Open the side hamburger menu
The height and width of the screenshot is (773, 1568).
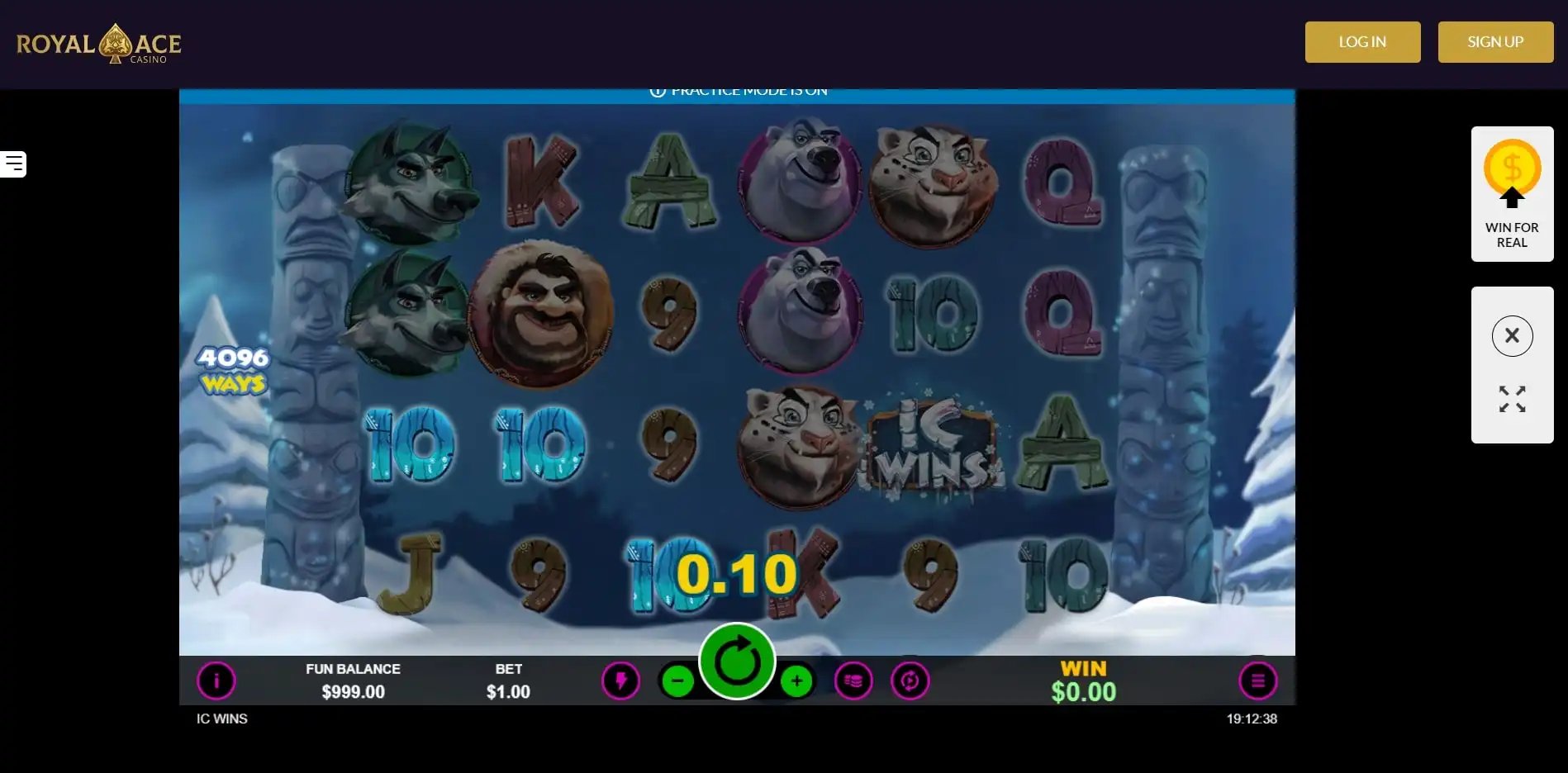(14, 164)
